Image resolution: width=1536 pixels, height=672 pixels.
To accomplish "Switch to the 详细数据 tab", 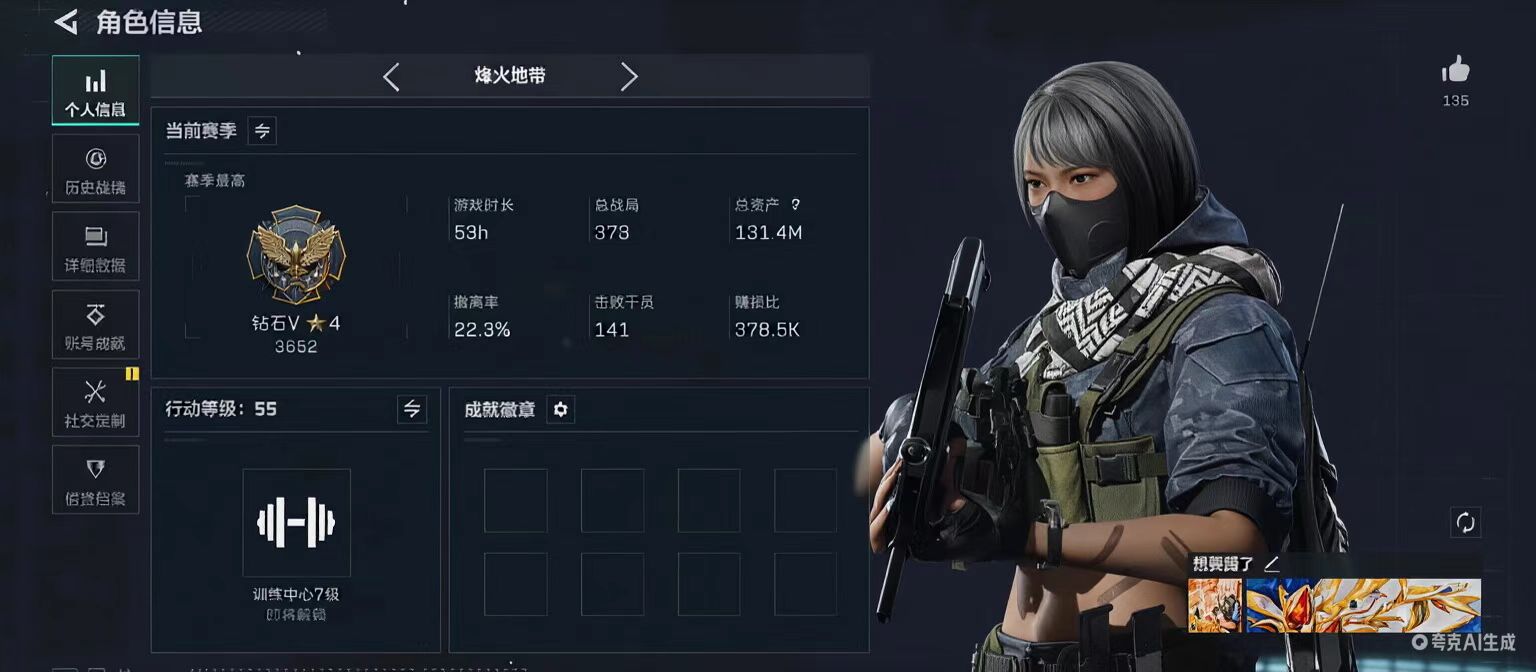I will pyautogui.click(x=95, y=247).
